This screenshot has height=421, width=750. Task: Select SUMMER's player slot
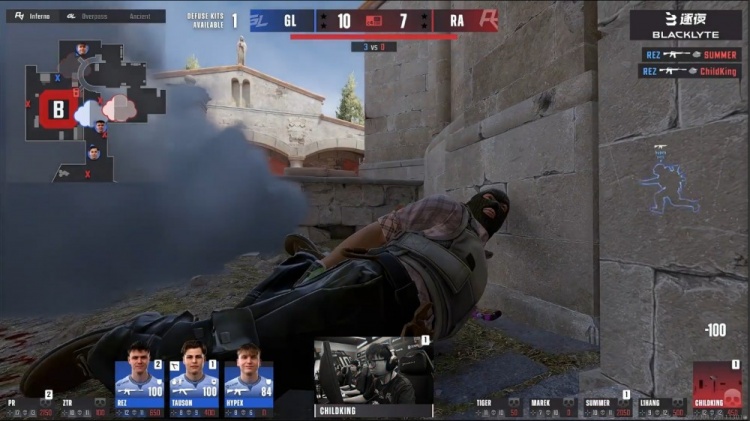(x=607, y=406)
